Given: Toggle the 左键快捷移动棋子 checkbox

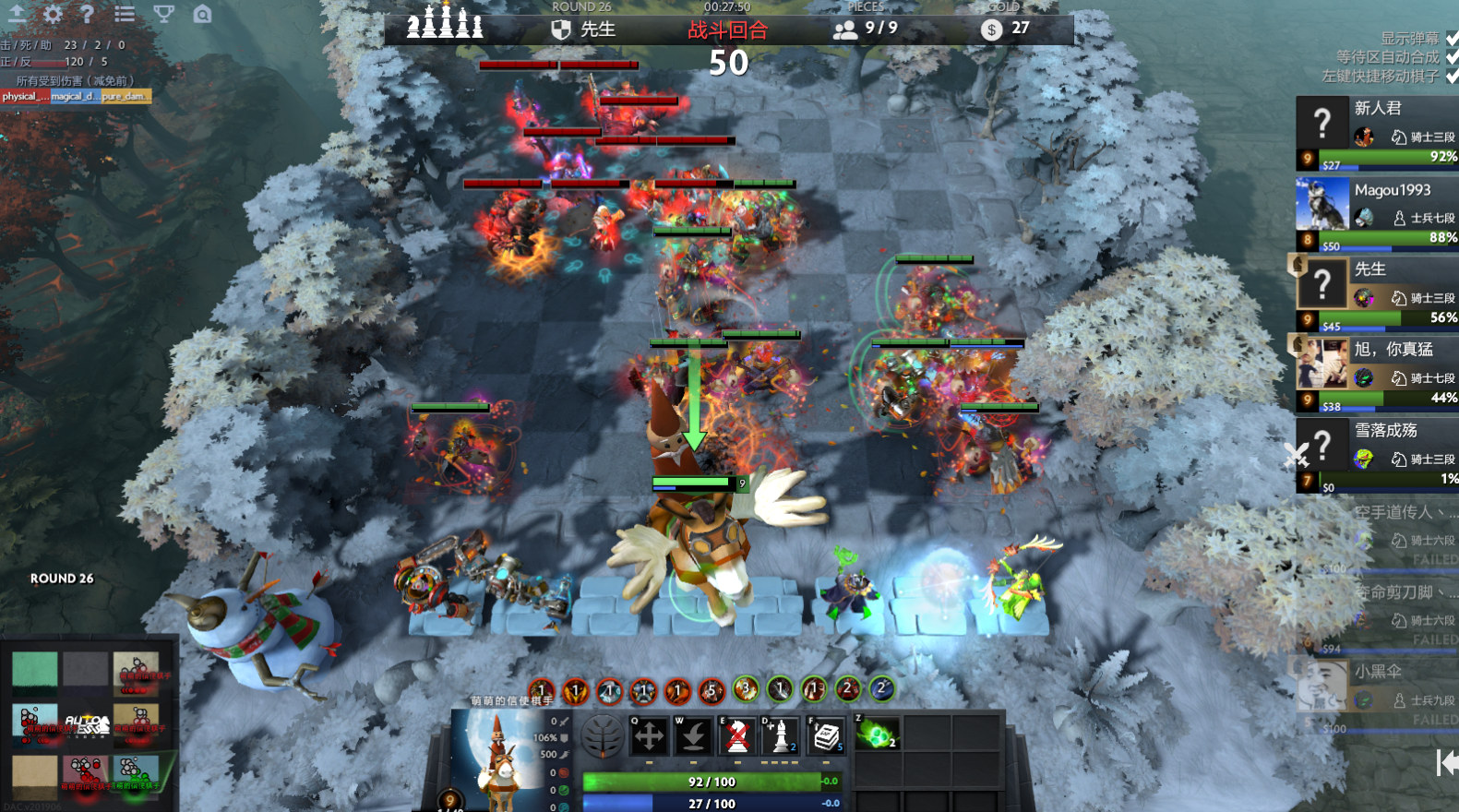Looking at the screenshot, I should 1452,76.
